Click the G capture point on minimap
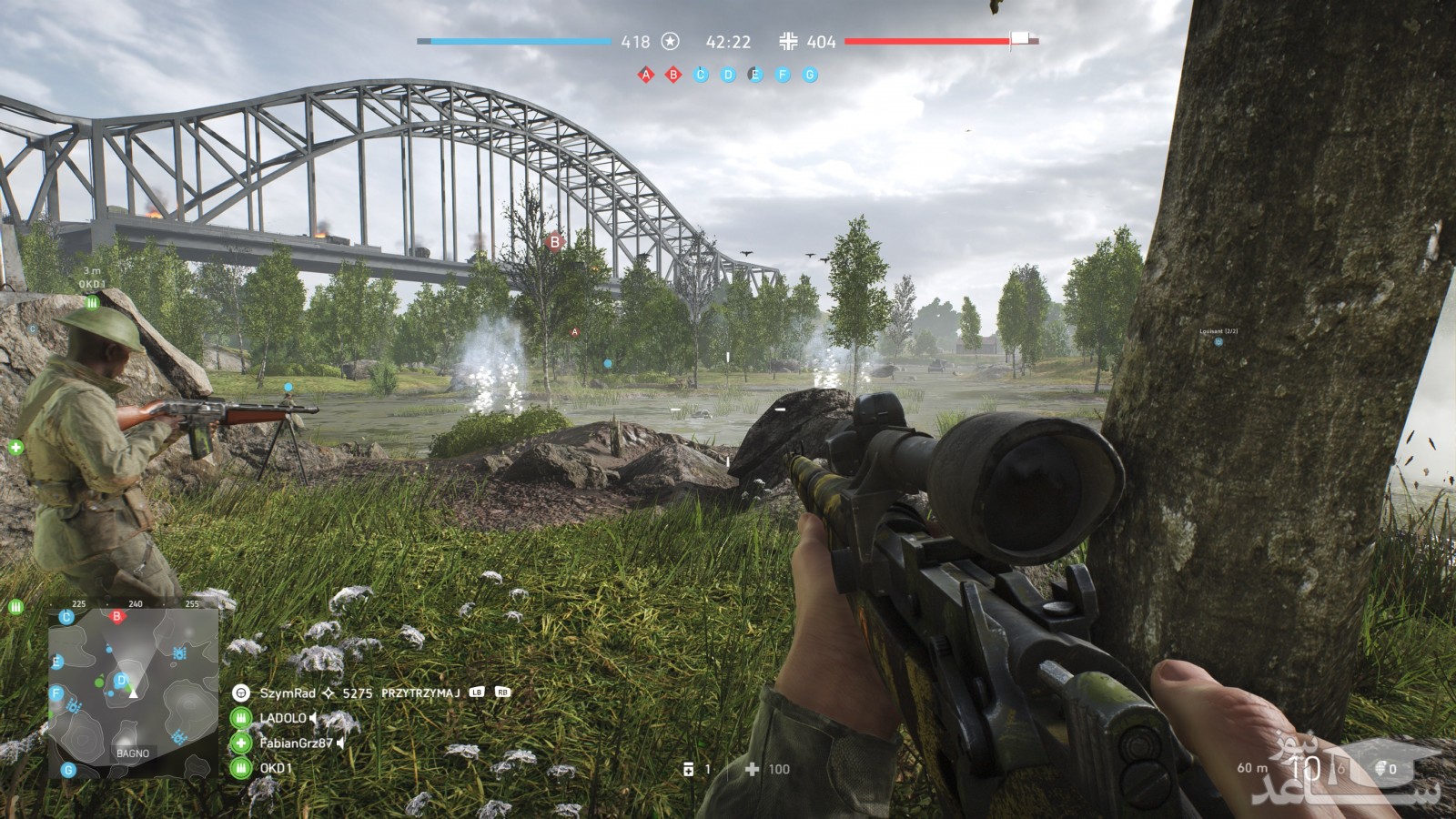 coord(67,770)
